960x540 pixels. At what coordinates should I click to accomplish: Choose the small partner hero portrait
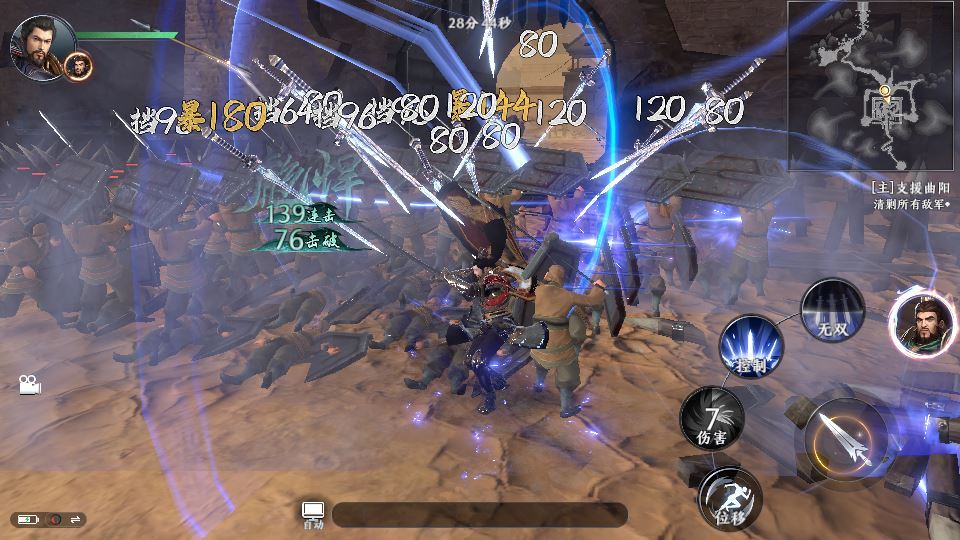coord(79,67)
